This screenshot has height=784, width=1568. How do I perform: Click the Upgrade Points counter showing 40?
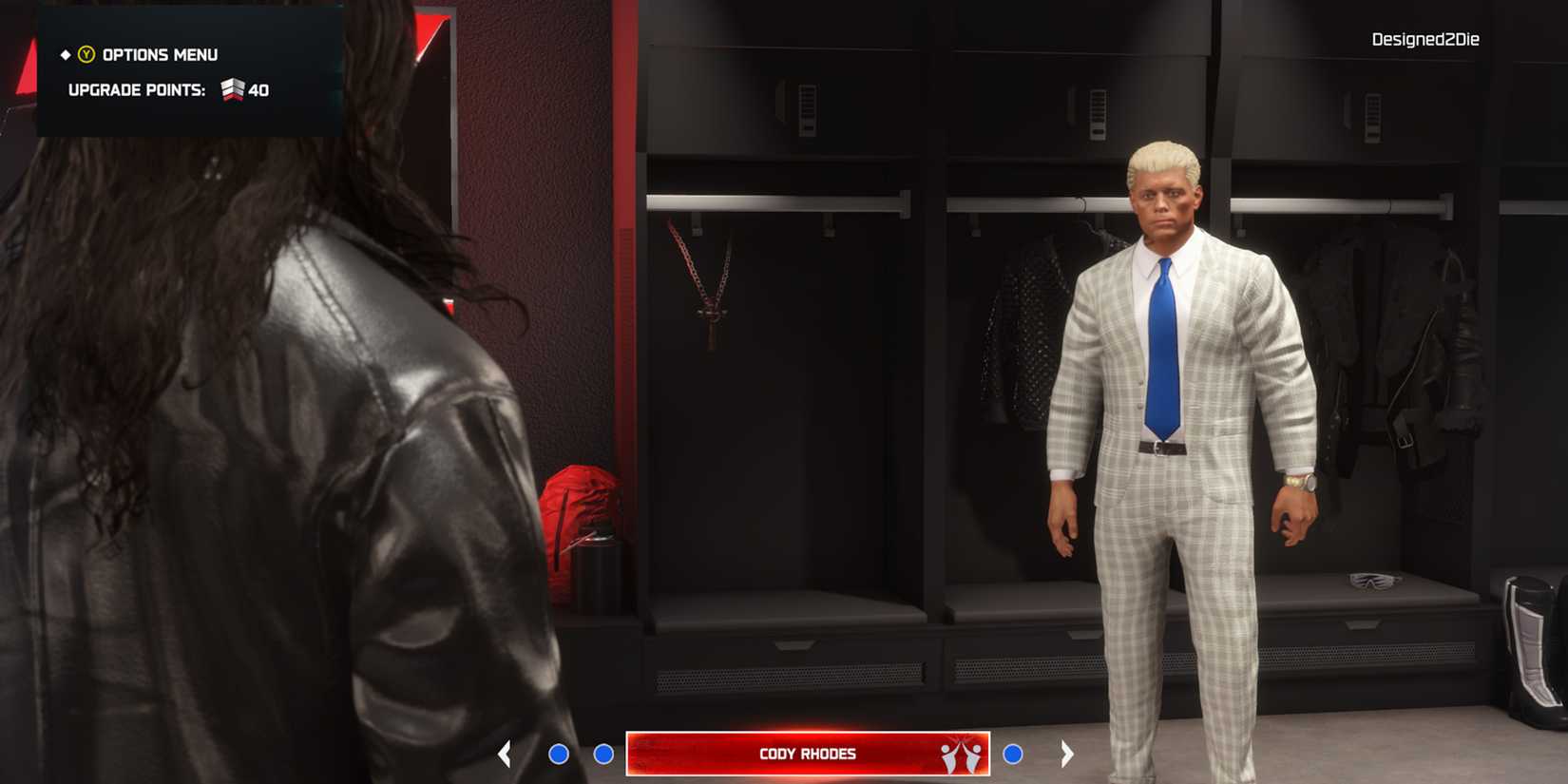click(258, 90)
